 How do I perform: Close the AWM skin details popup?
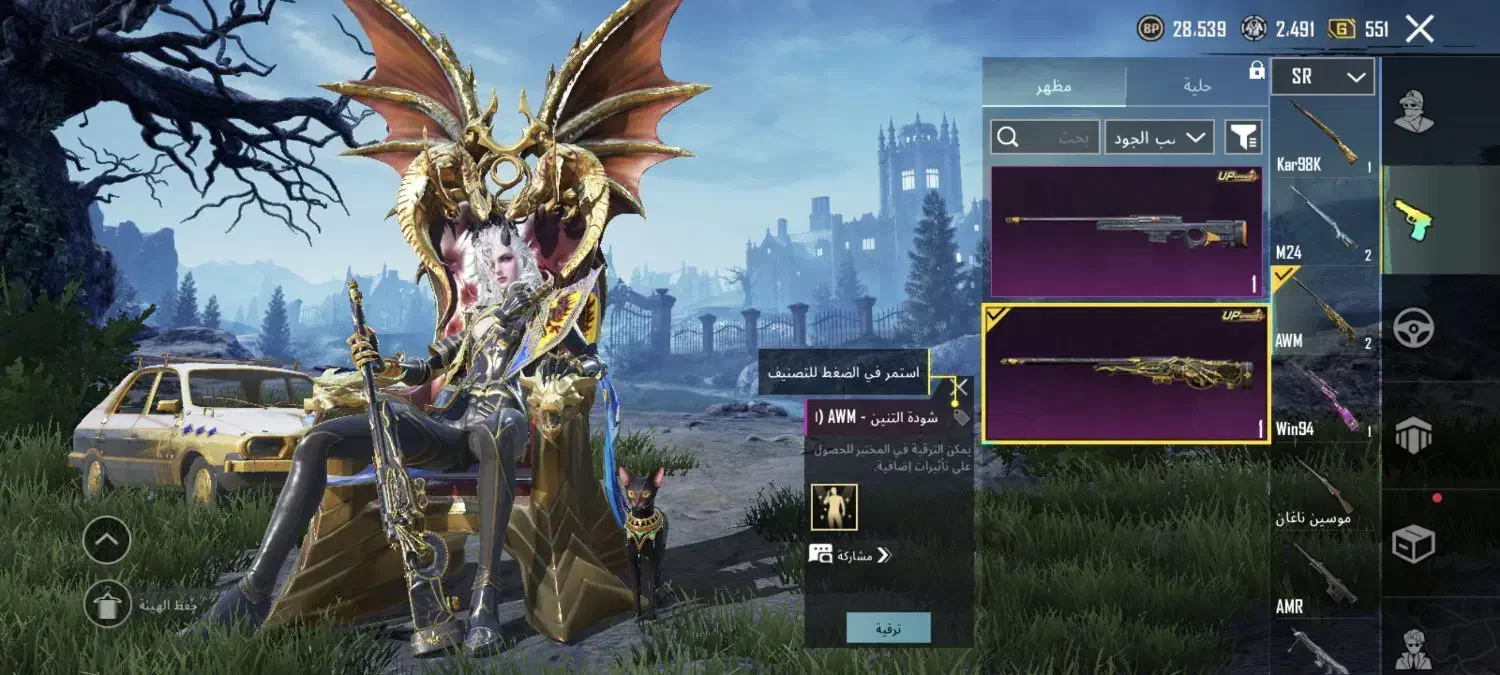[x=959, y=387]
